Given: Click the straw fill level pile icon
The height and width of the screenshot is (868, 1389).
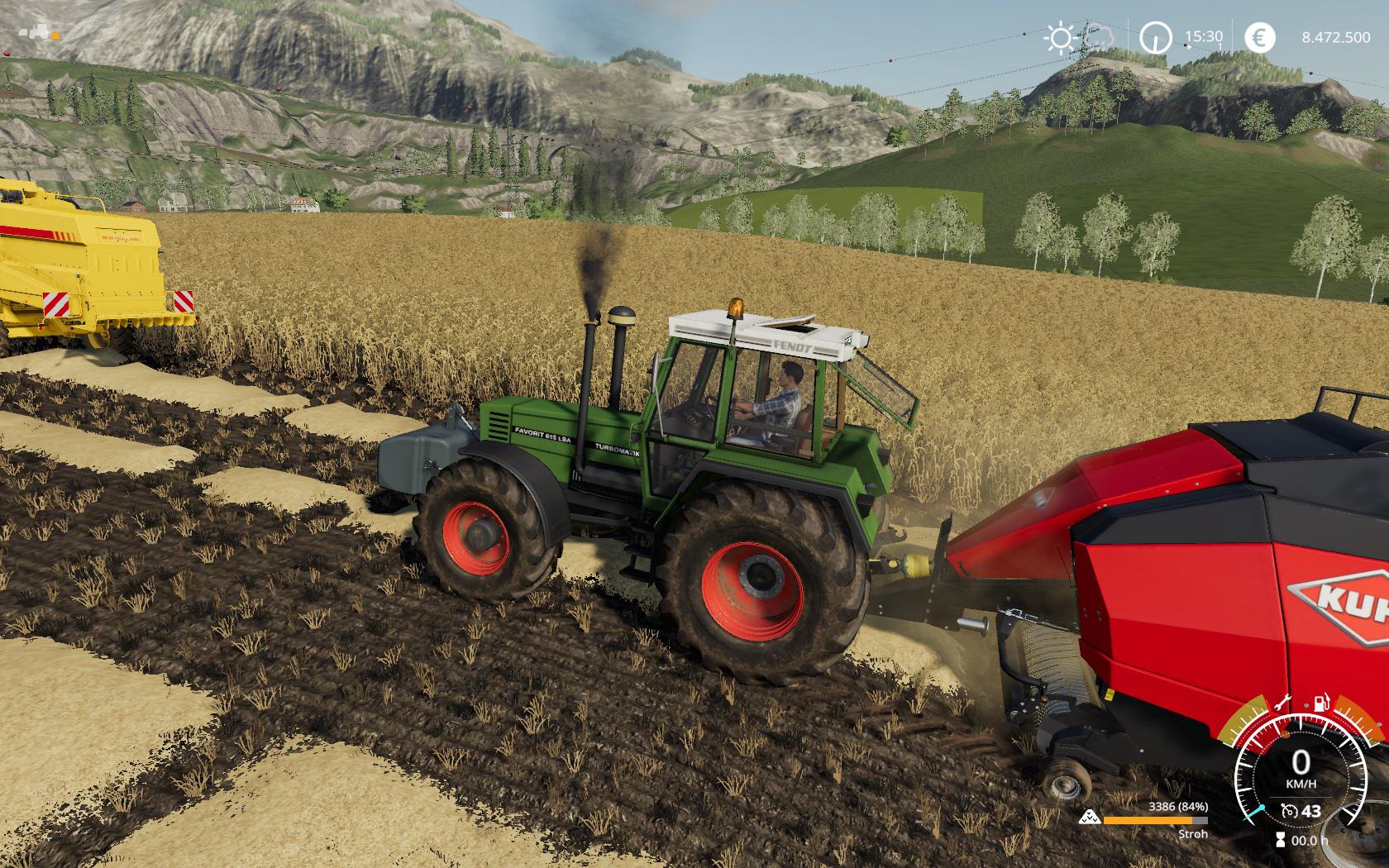Looking at the screenshot, I should tap(1089, 818).
